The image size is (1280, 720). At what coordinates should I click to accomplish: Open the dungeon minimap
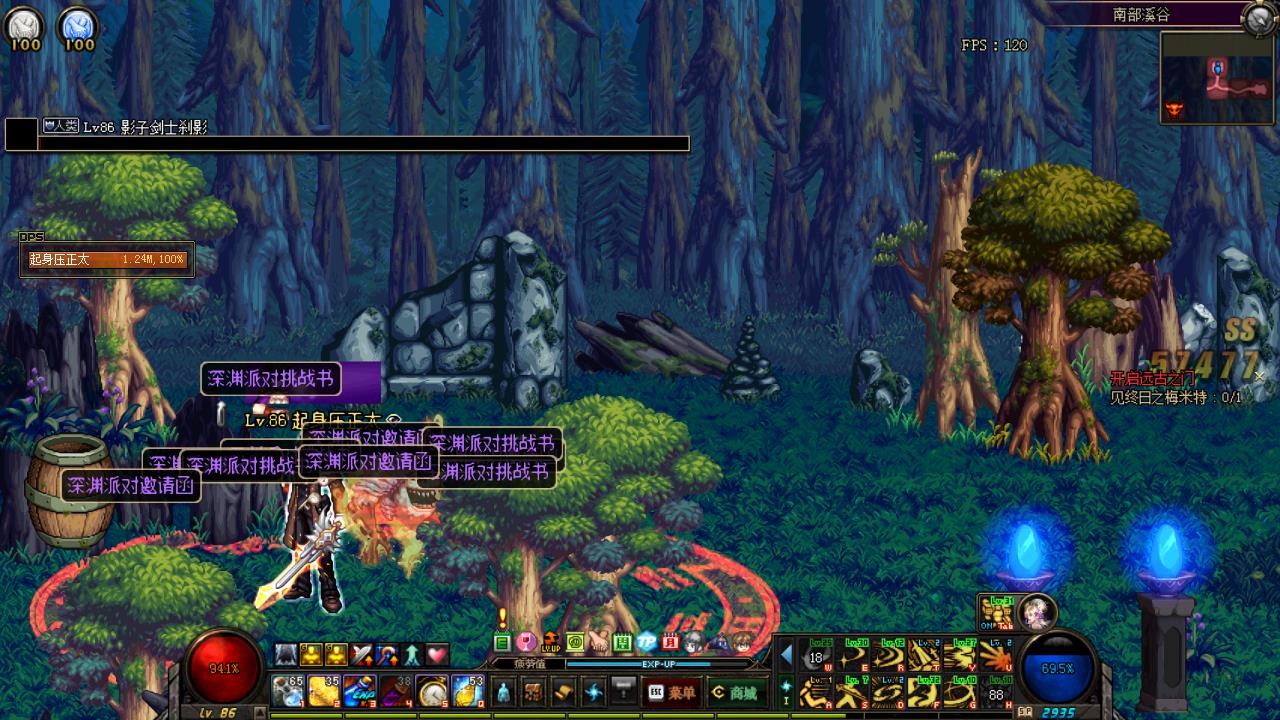[1216, 78]
